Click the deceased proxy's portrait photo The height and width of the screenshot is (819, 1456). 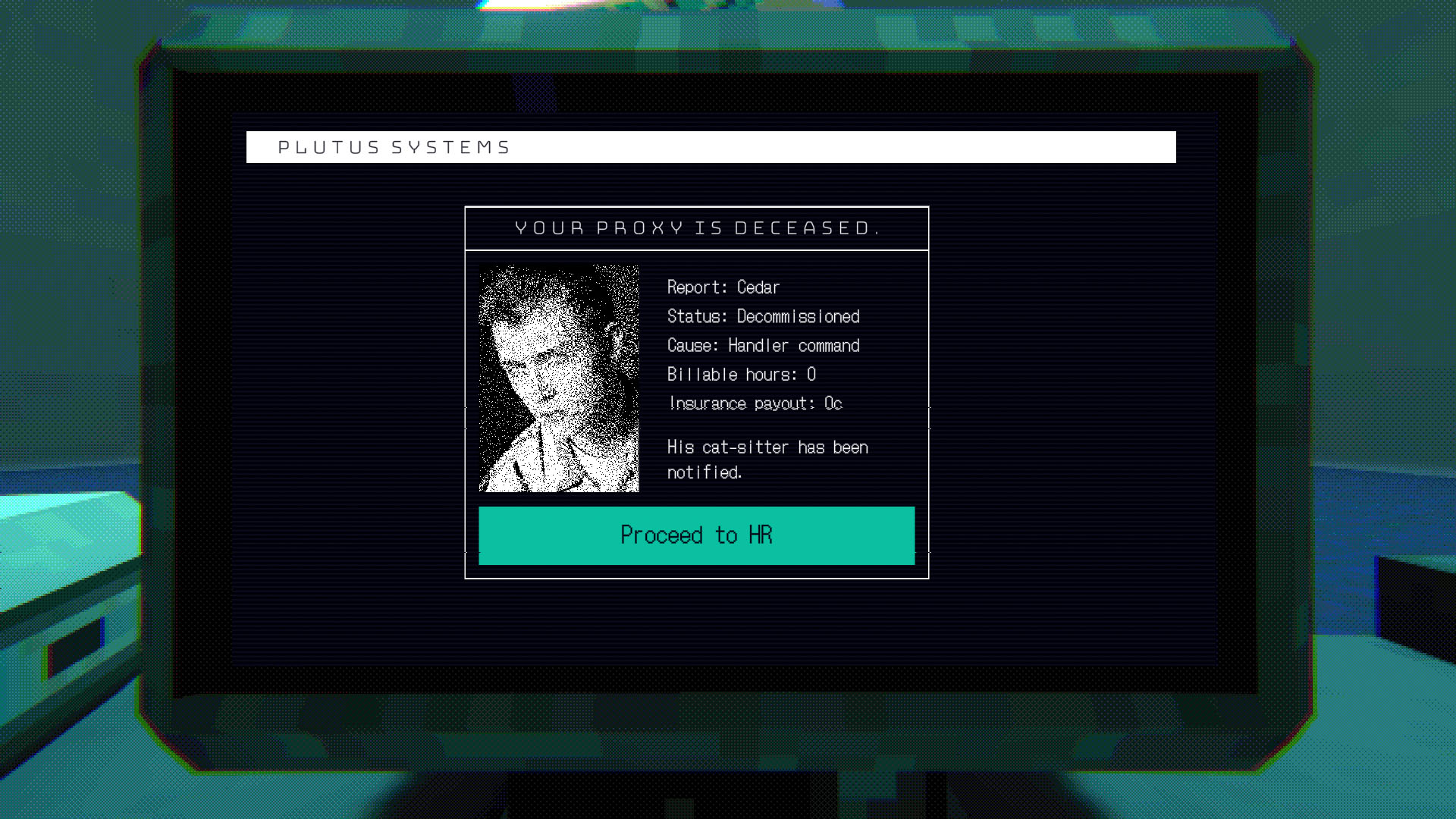tap(559, 377)
